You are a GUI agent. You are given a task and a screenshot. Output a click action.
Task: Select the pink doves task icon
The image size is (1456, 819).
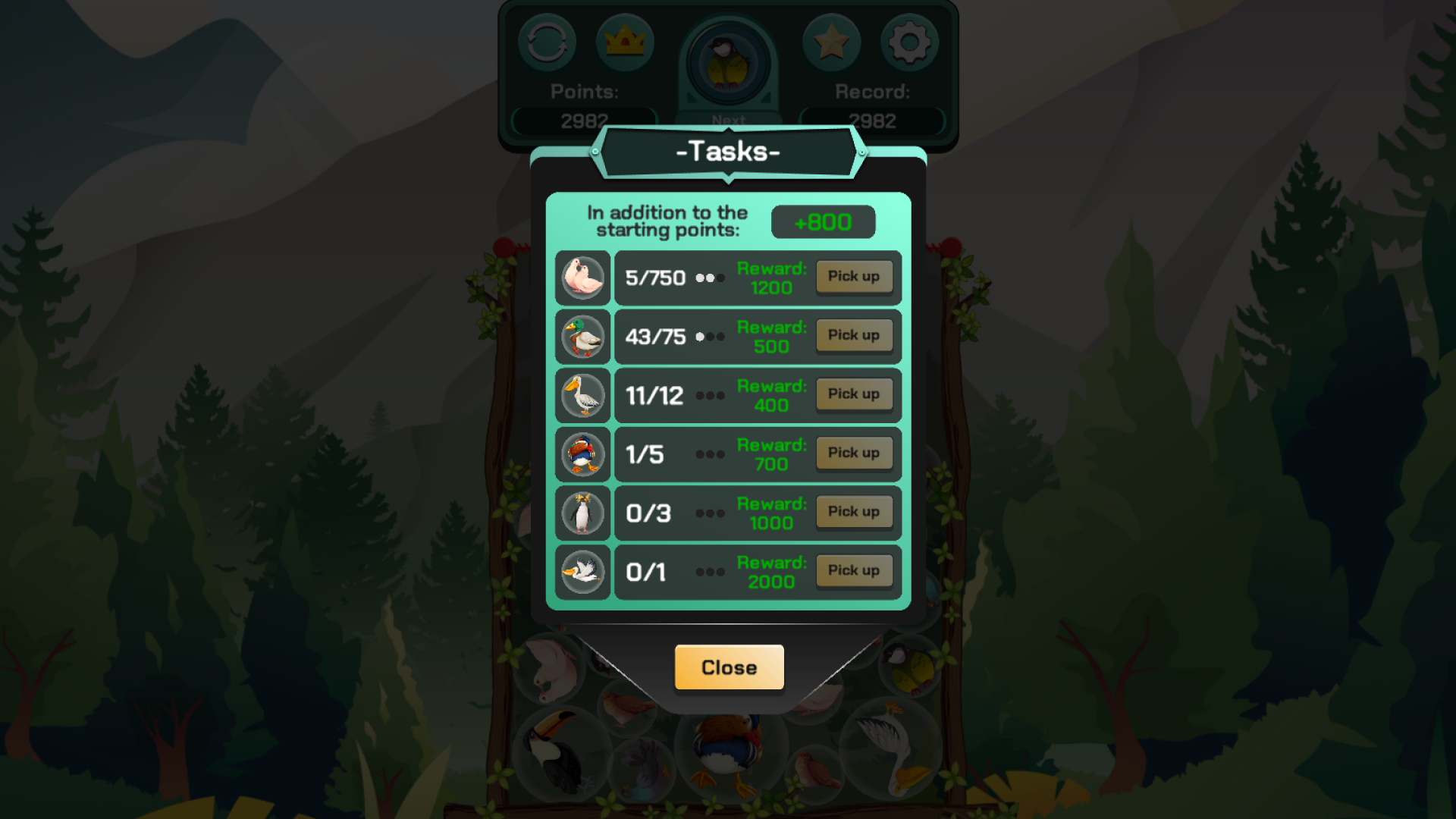click(582, 278)
